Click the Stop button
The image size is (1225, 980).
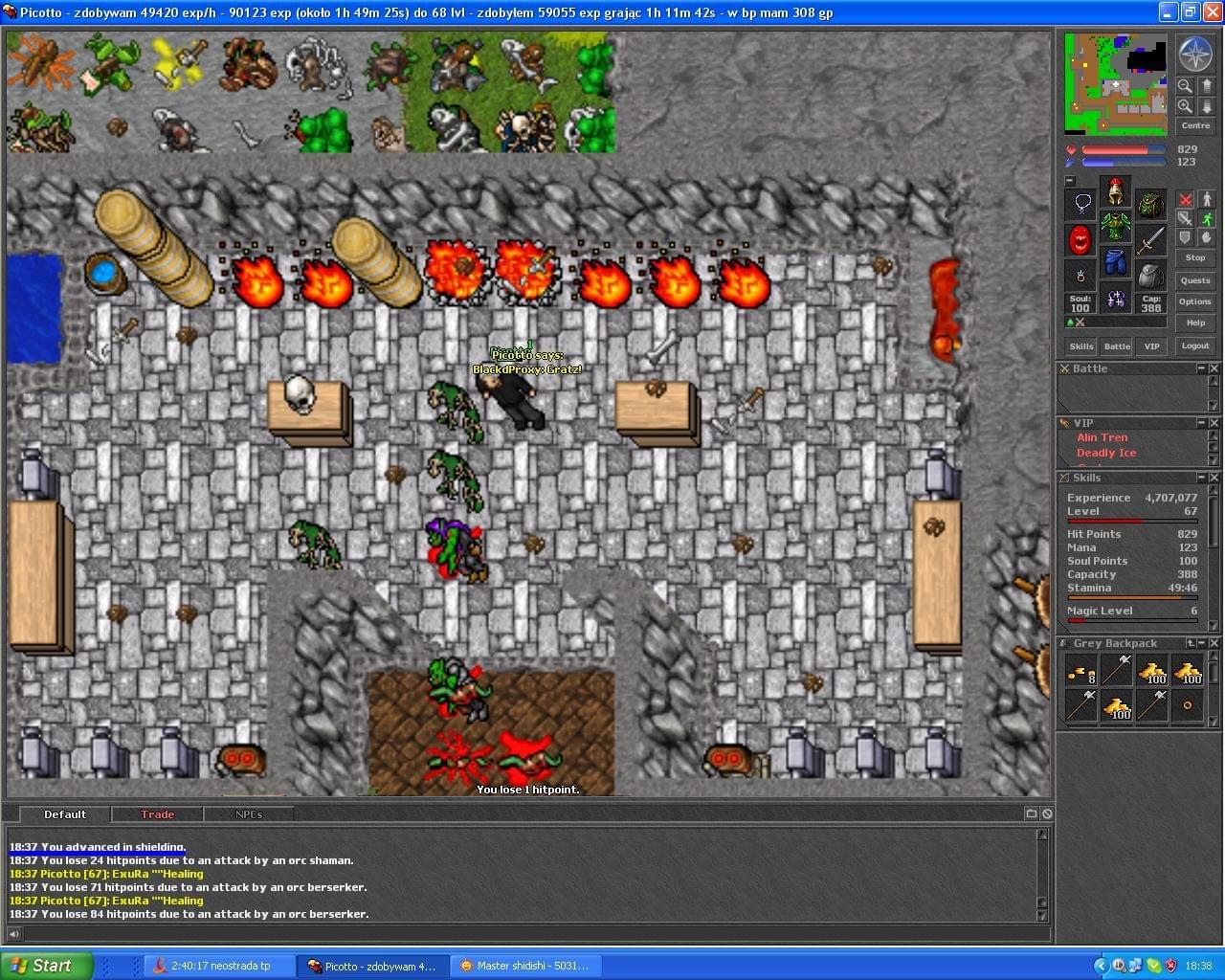click(1194, 257)
